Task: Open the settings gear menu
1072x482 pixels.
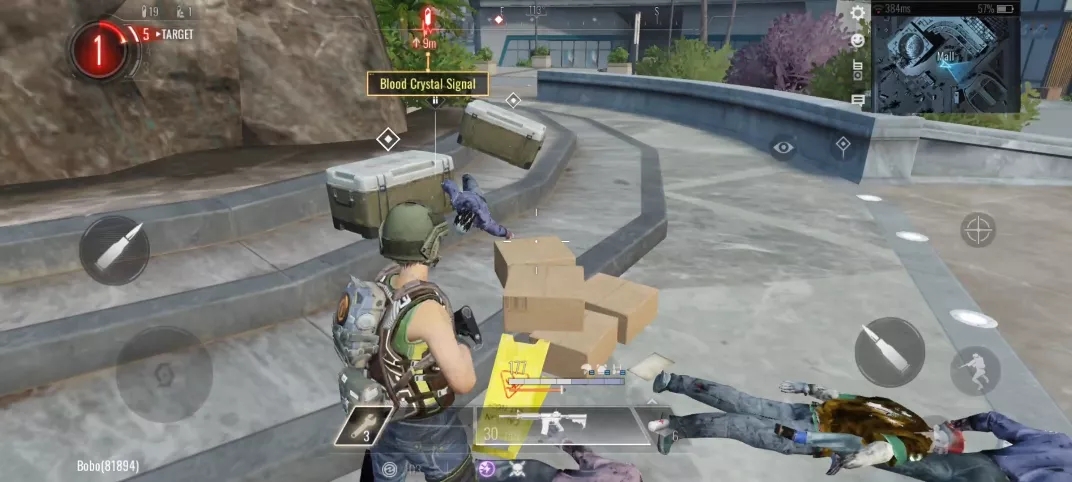Action: 858,13
